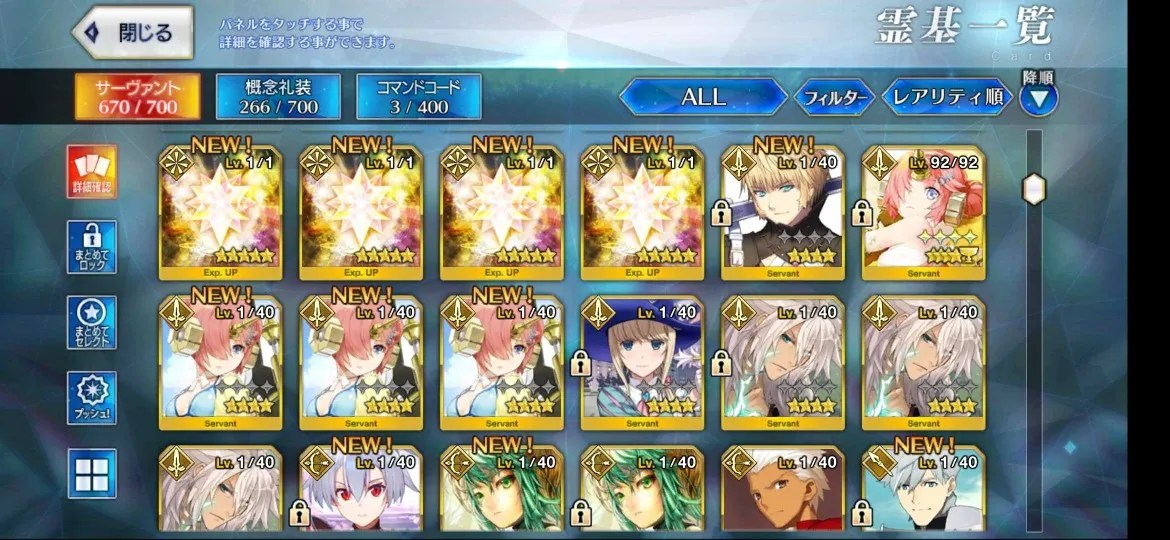
Task: Activate まとめてロック bulk lock
Action: coord(92,247)
